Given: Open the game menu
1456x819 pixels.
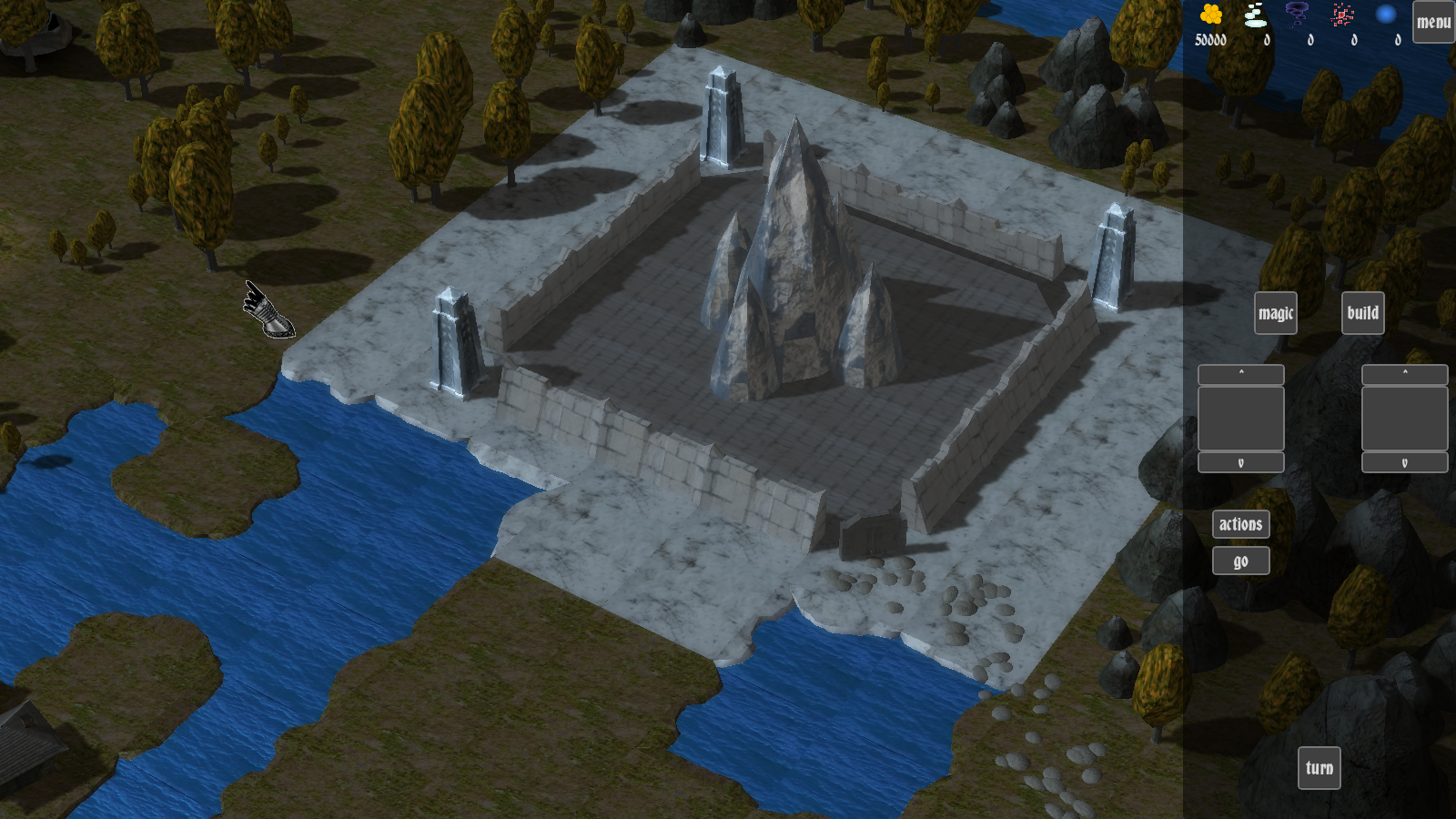Looking at the screenshot, I should [x=1433, y=22].
